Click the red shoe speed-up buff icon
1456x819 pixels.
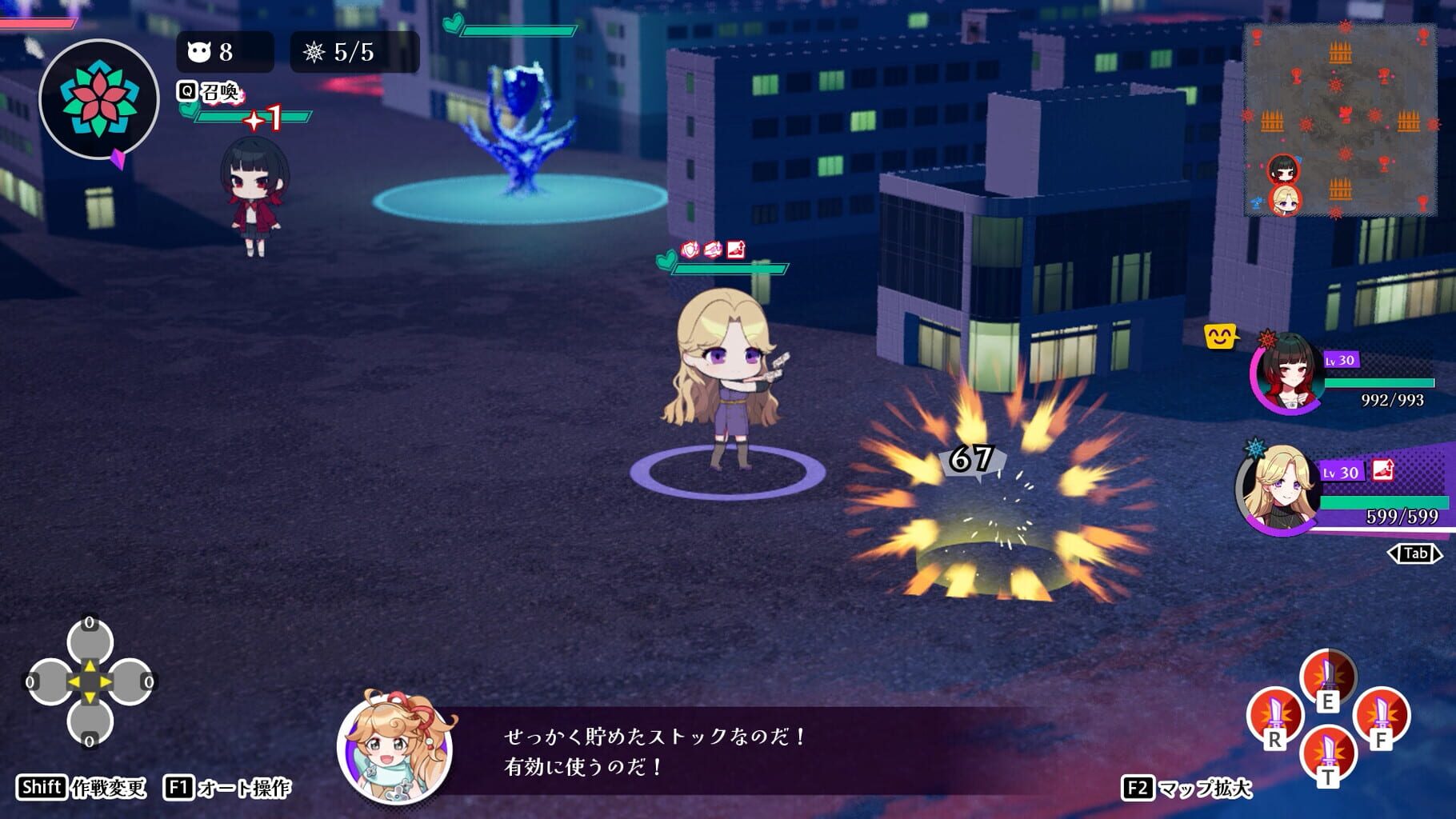[x=737, y=248]
